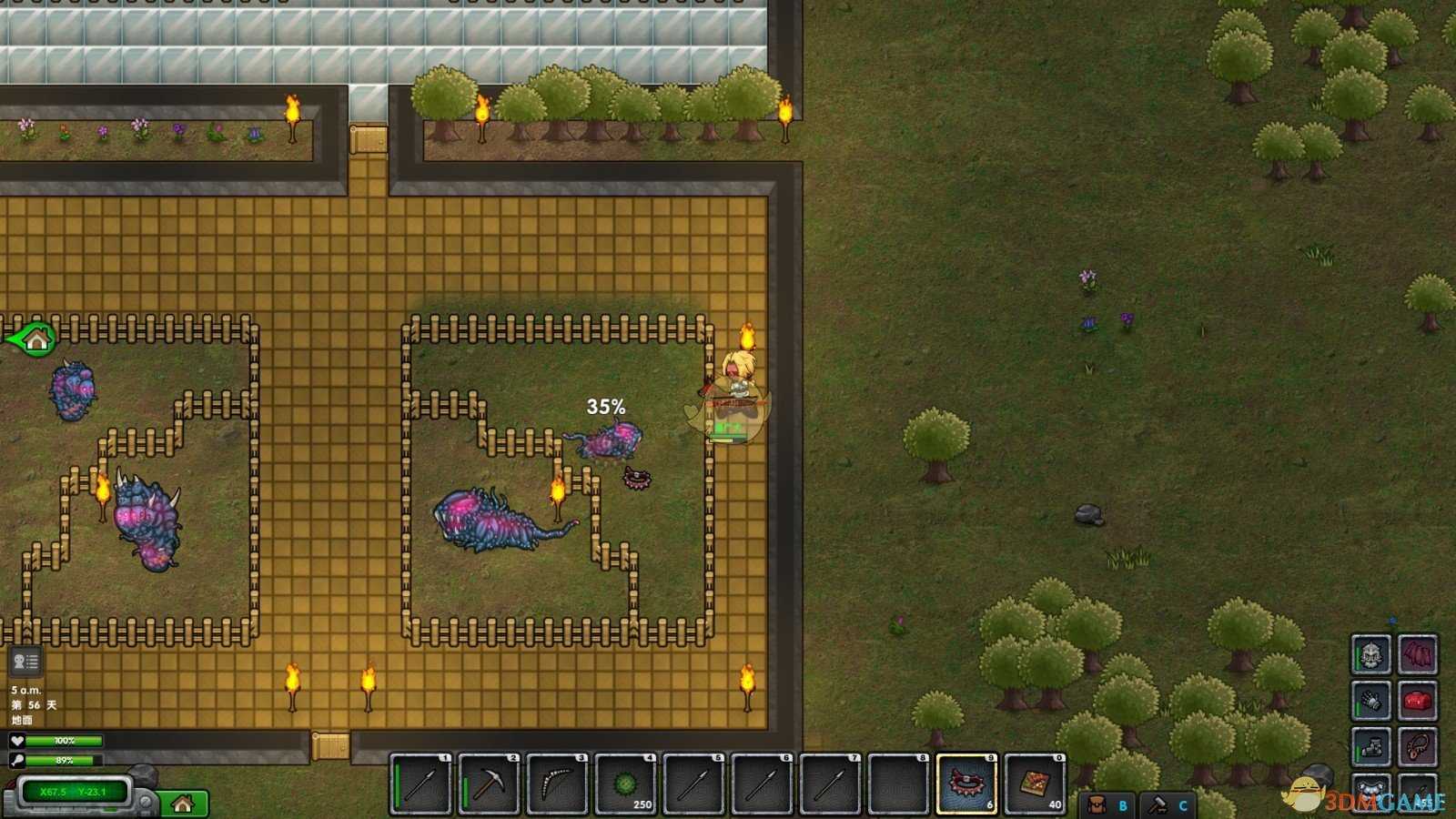Viewport: 1456px width, 819px height.
Task: Select the pickaxe in hotbar slot 2
Action: 489,784
